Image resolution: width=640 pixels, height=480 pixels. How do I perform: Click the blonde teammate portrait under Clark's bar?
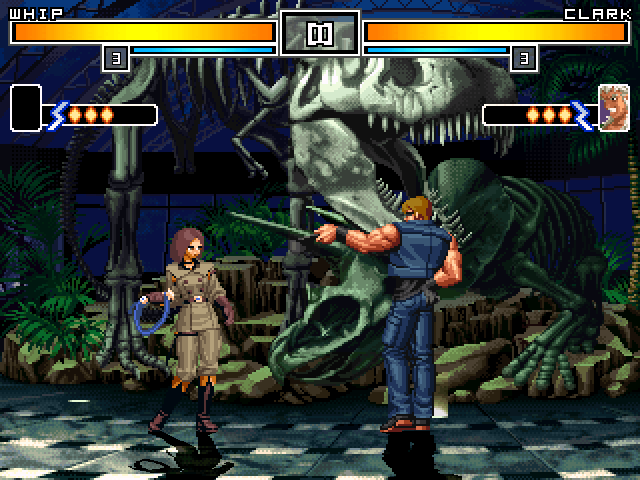point(613,108)
